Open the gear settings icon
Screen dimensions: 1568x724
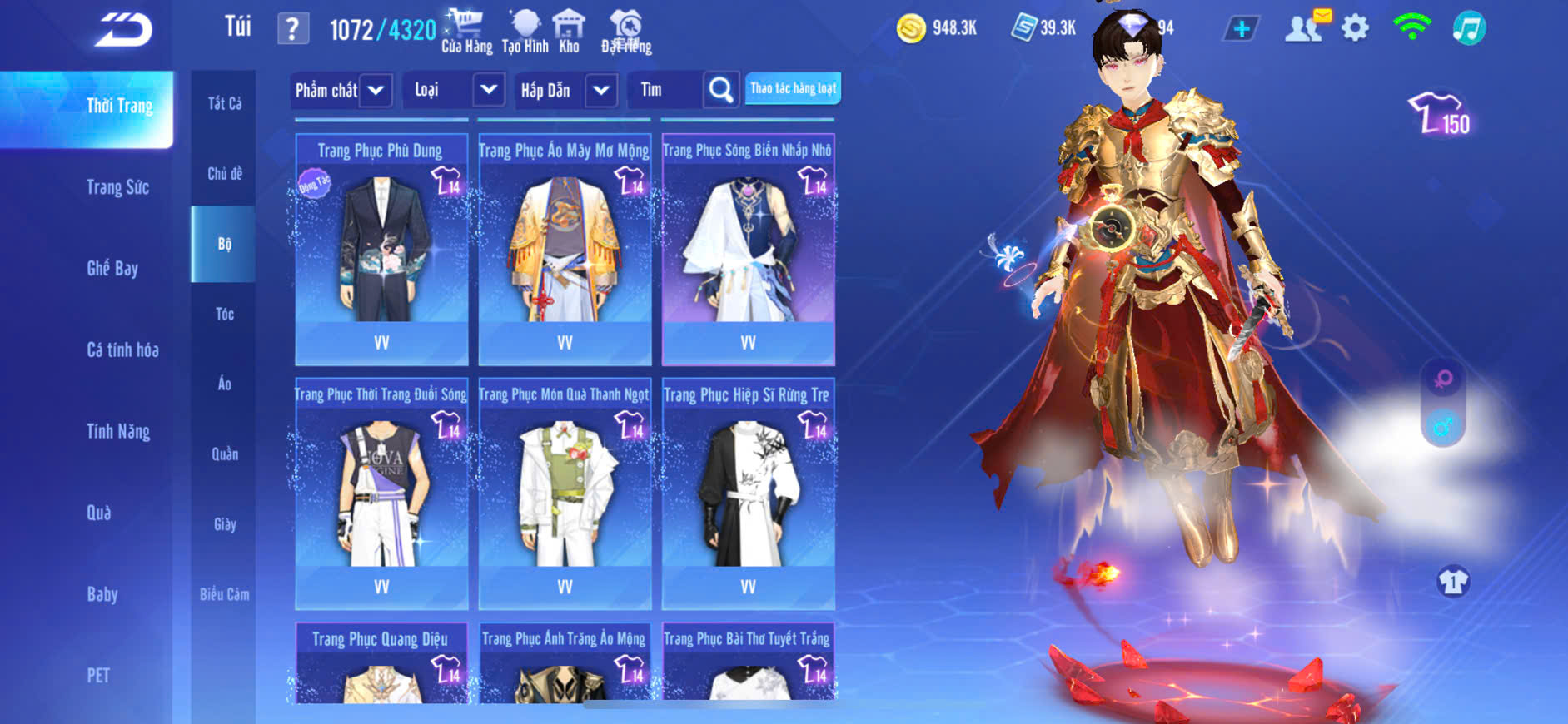click(x=1355, y=28)
